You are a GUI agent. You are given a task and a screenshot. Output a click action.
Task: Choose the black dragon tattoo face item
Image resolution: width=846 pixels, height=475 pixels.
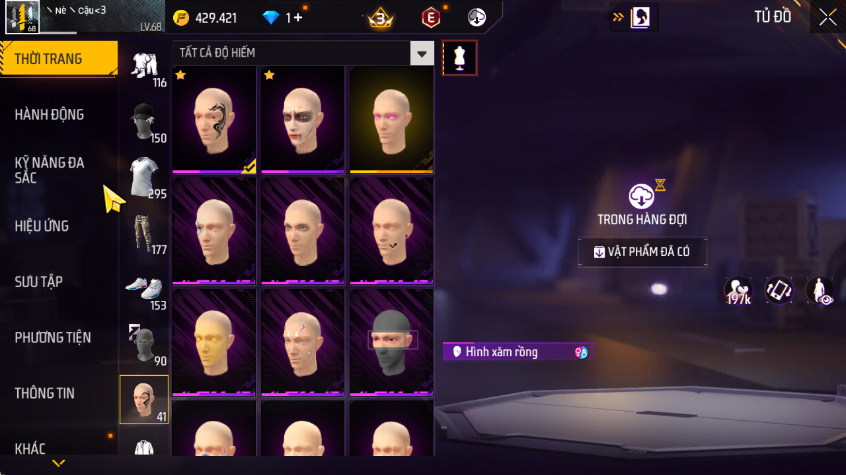215,119
